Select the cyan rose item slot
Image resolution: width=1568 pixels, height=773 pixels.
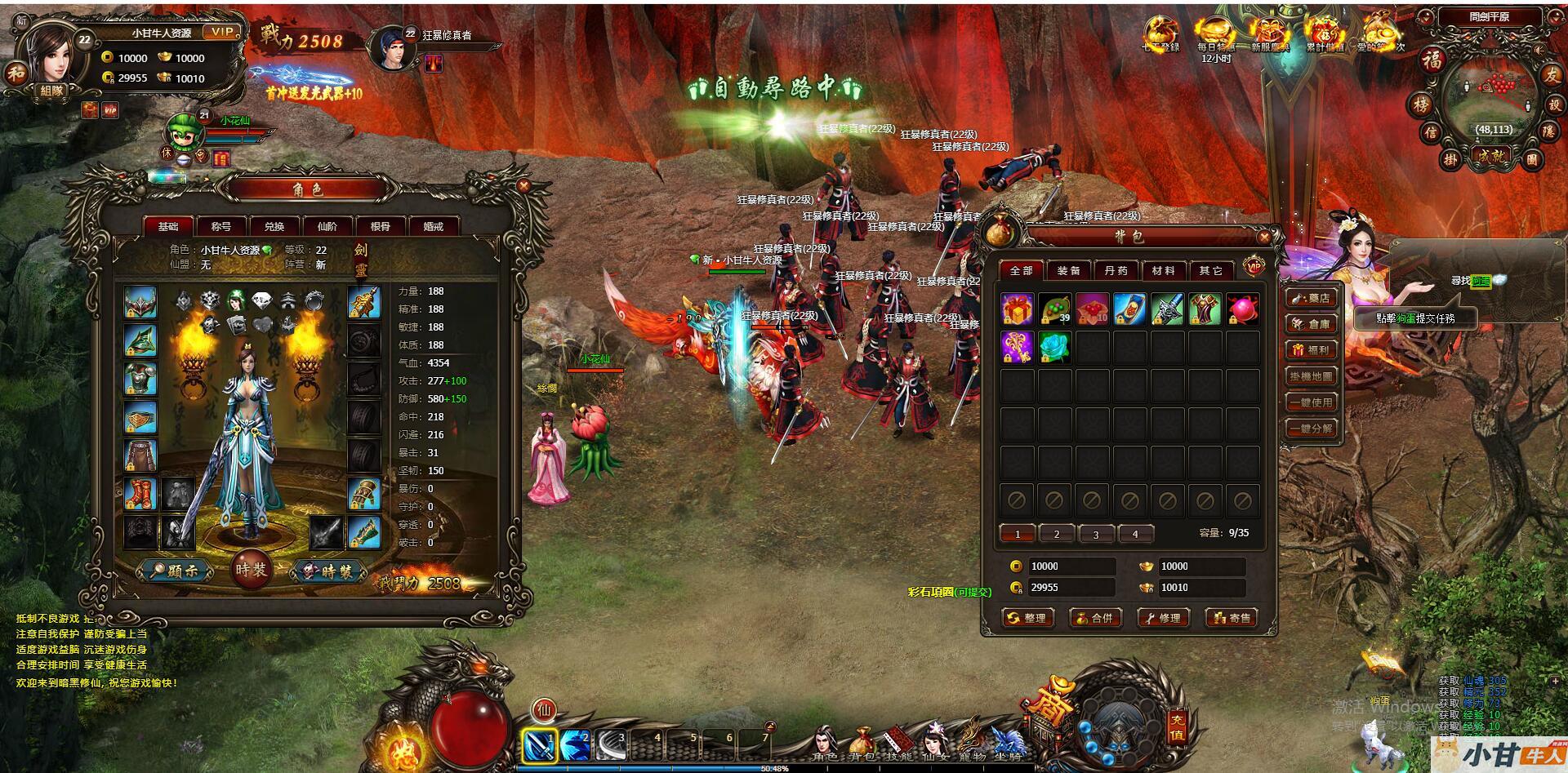[1055, 347]
